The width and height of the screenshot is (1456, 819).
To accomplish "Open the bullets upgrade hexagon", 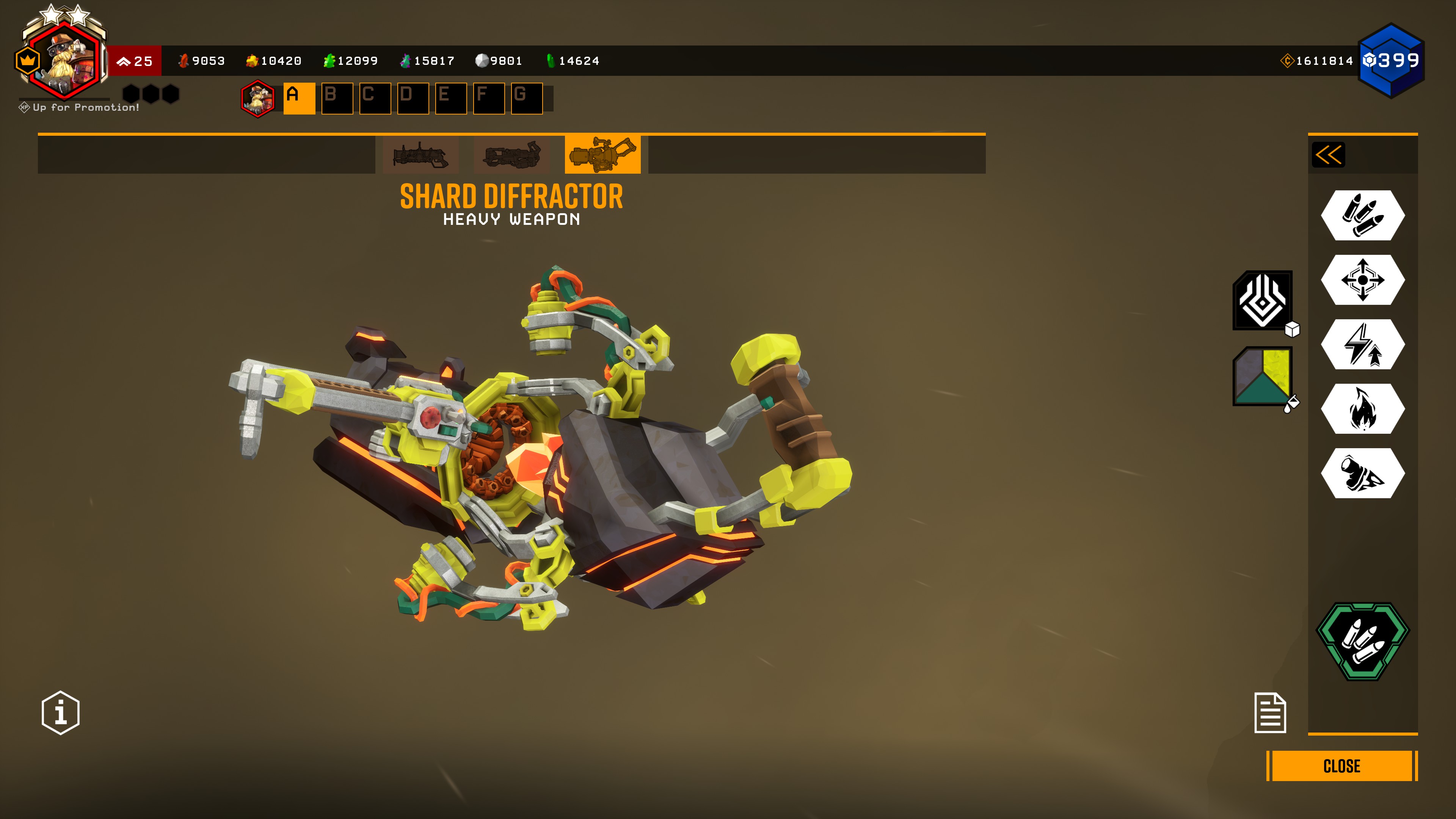I will click(1363, 215).
